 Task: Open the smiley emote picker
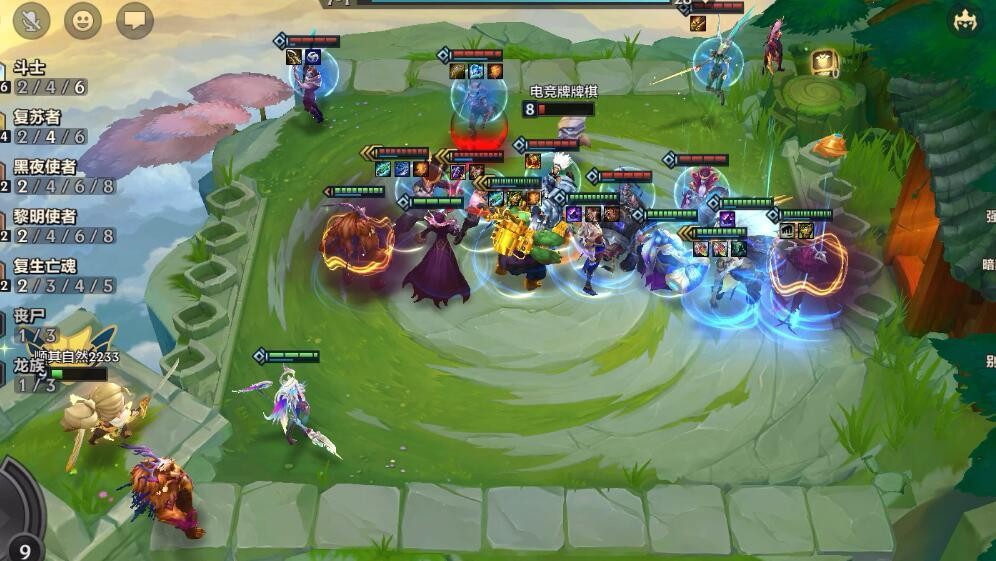pyautogui.click(x=83, y=20)
